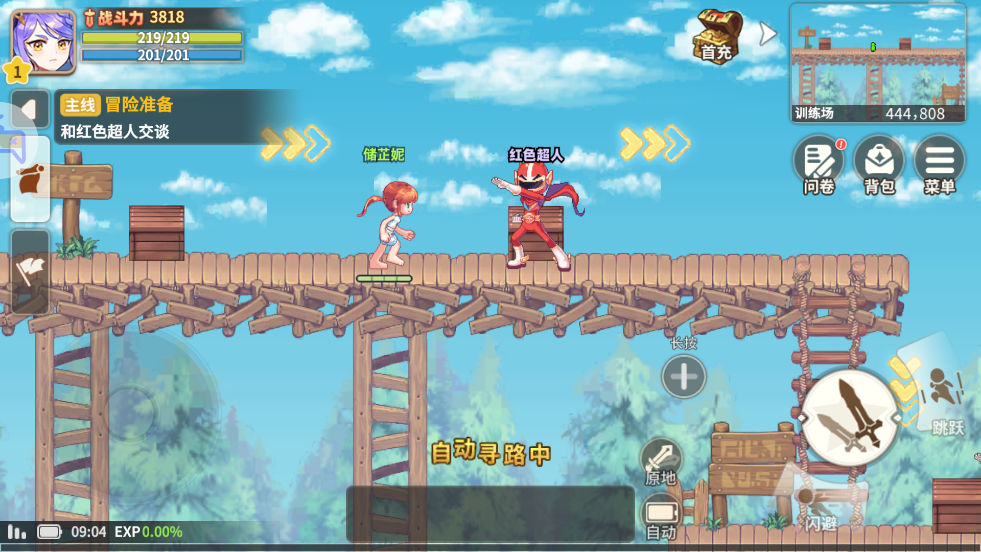Image resolution: width=981 pixels, height=552 pixels.
Task: Open the 训练场 minimap
Action: point(877,62)
